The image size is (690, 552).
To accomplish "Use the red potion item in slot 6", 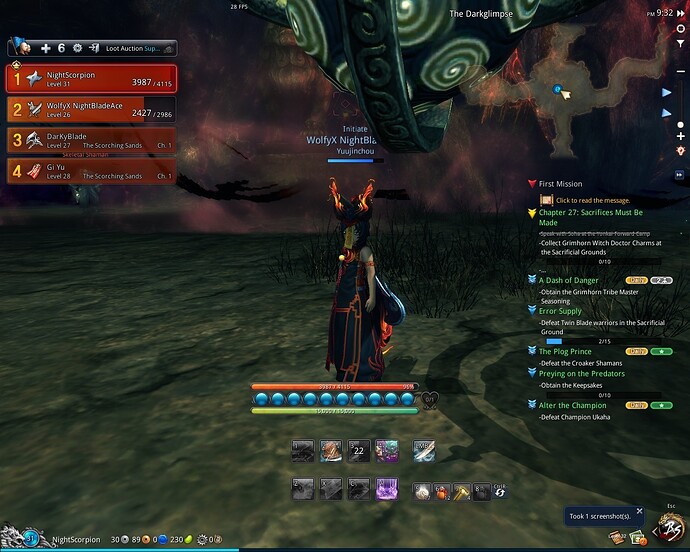I will click(441, 491).
